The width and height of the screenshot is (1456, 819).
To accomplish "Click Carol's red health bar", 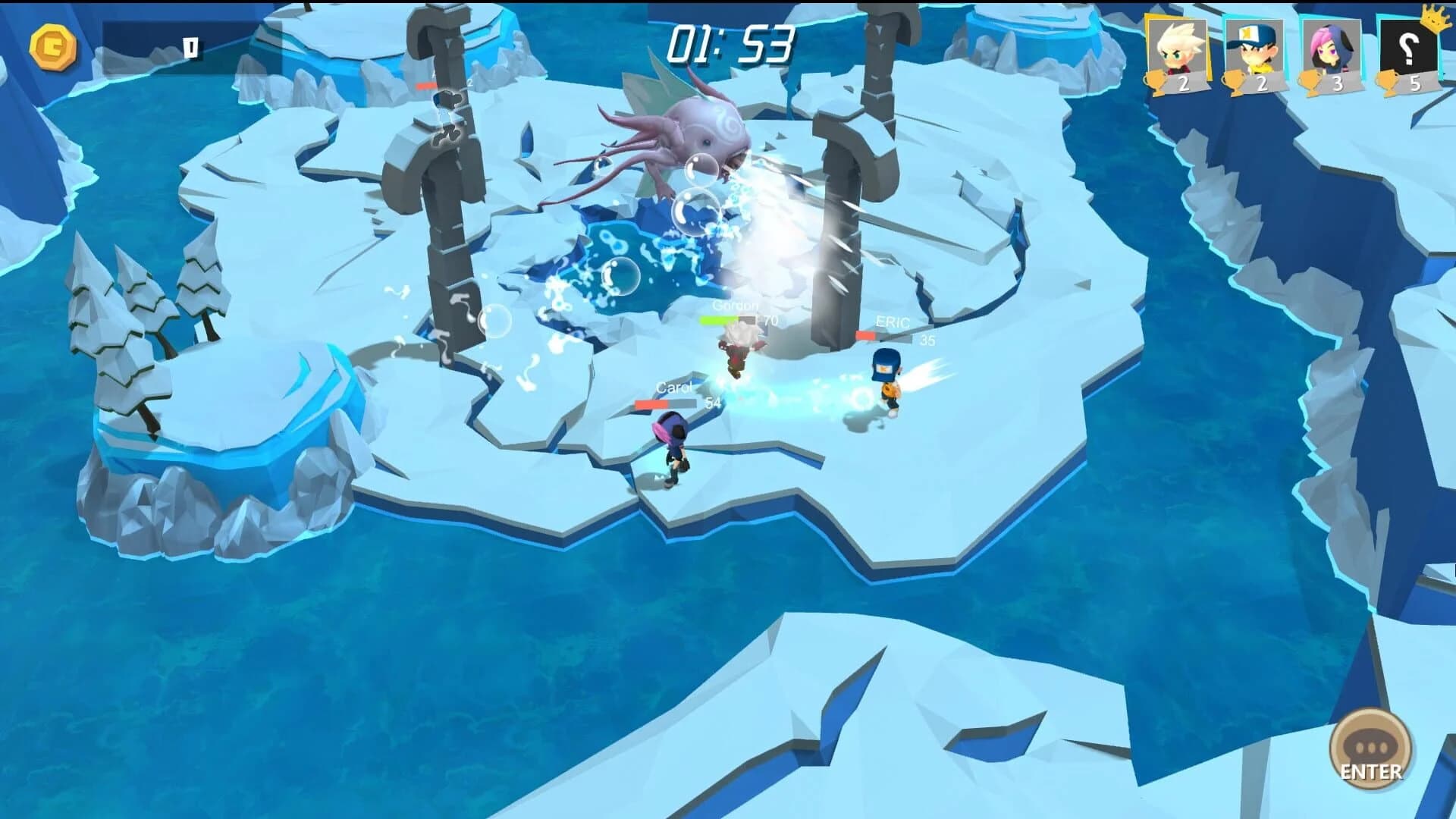I will pos(666,403).
